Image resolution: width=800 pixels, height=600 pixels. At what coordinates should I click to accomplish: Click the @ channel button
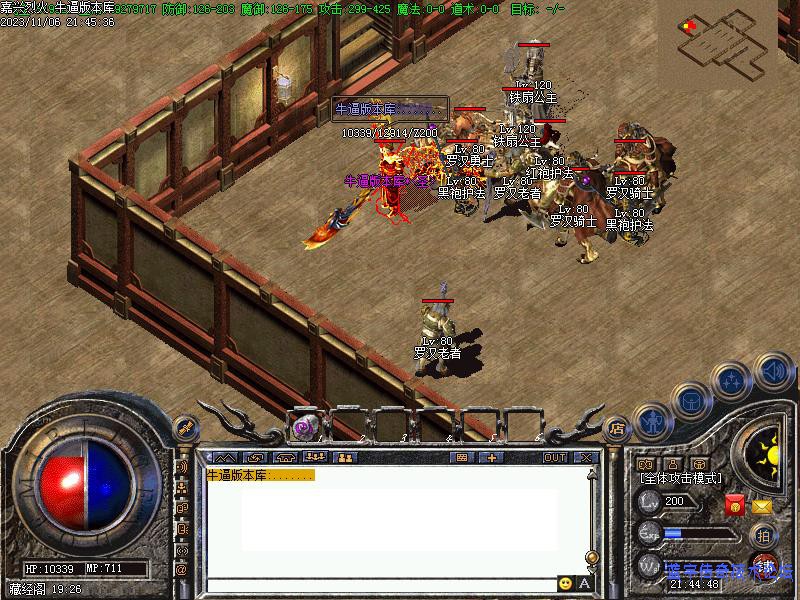click(x=183, y=569)
